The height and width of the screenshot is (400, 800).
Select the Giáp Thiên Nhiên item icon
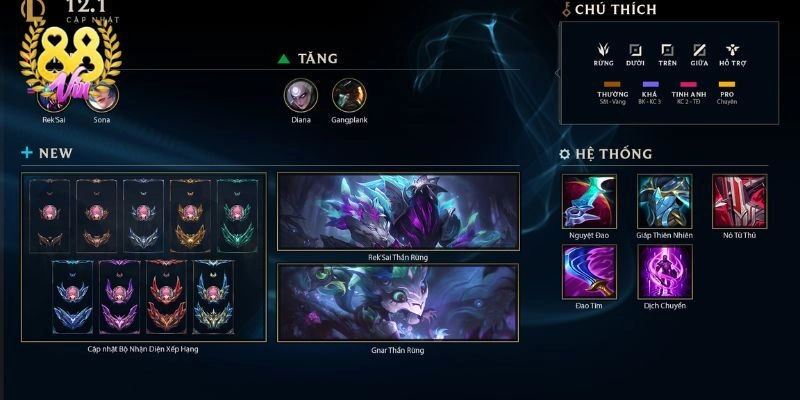click(x=662, y=201)
